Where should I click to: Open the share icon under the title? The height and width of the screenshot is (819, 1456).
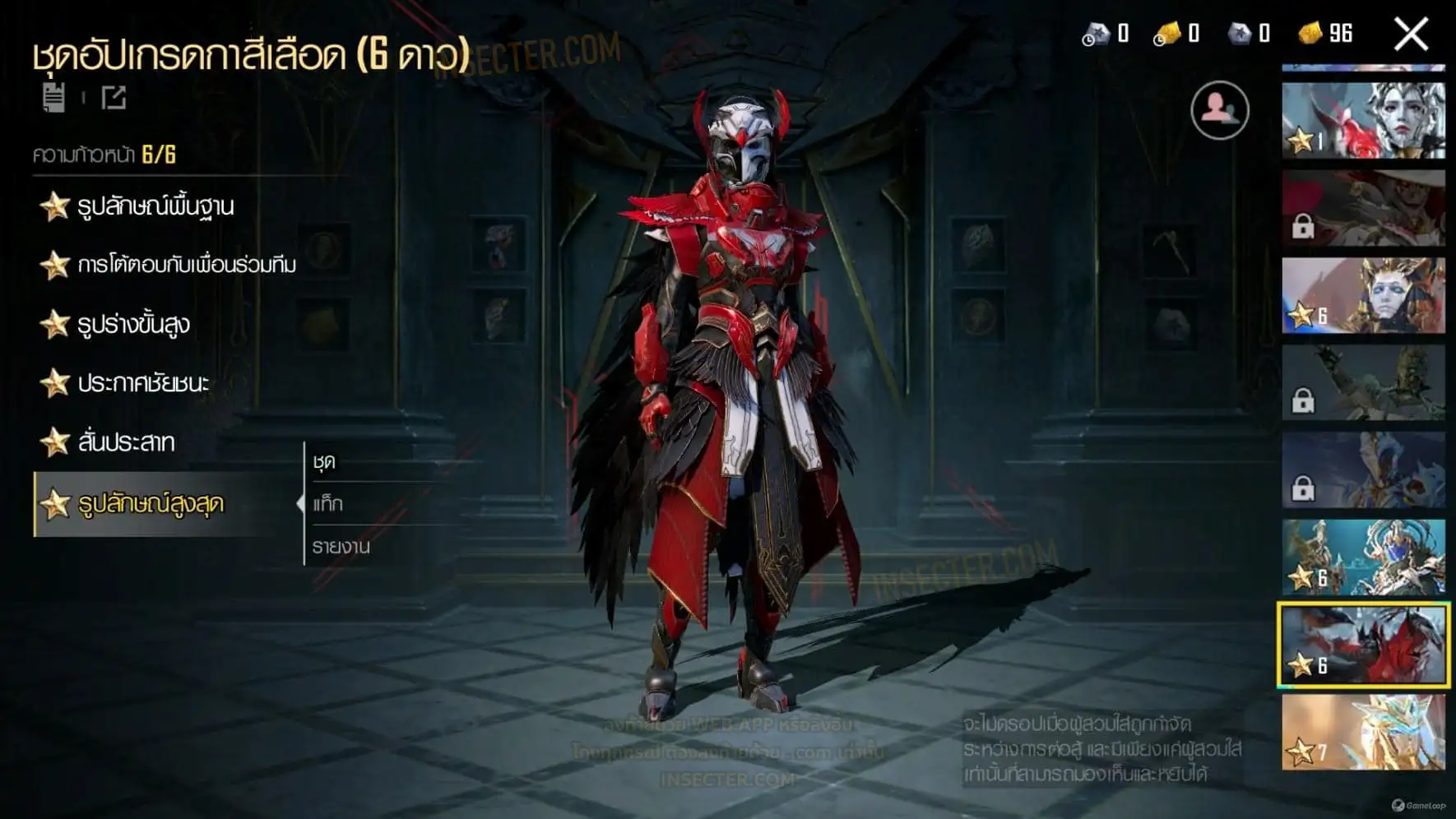(114, 98)
